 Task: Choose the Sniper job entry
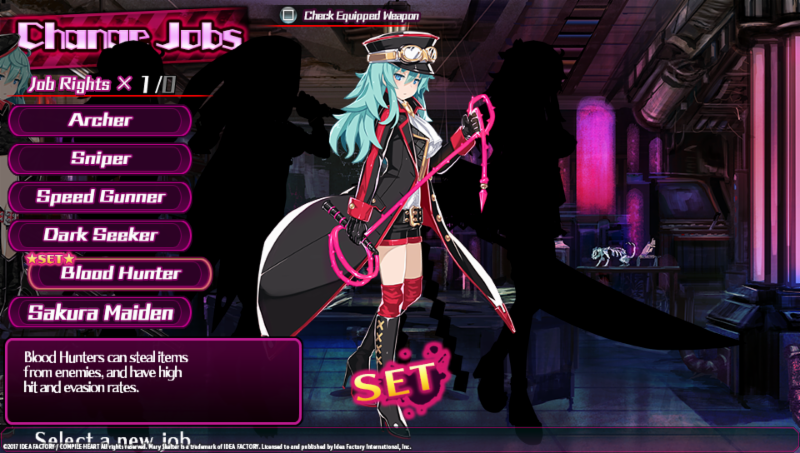click(x=100, y=158)
